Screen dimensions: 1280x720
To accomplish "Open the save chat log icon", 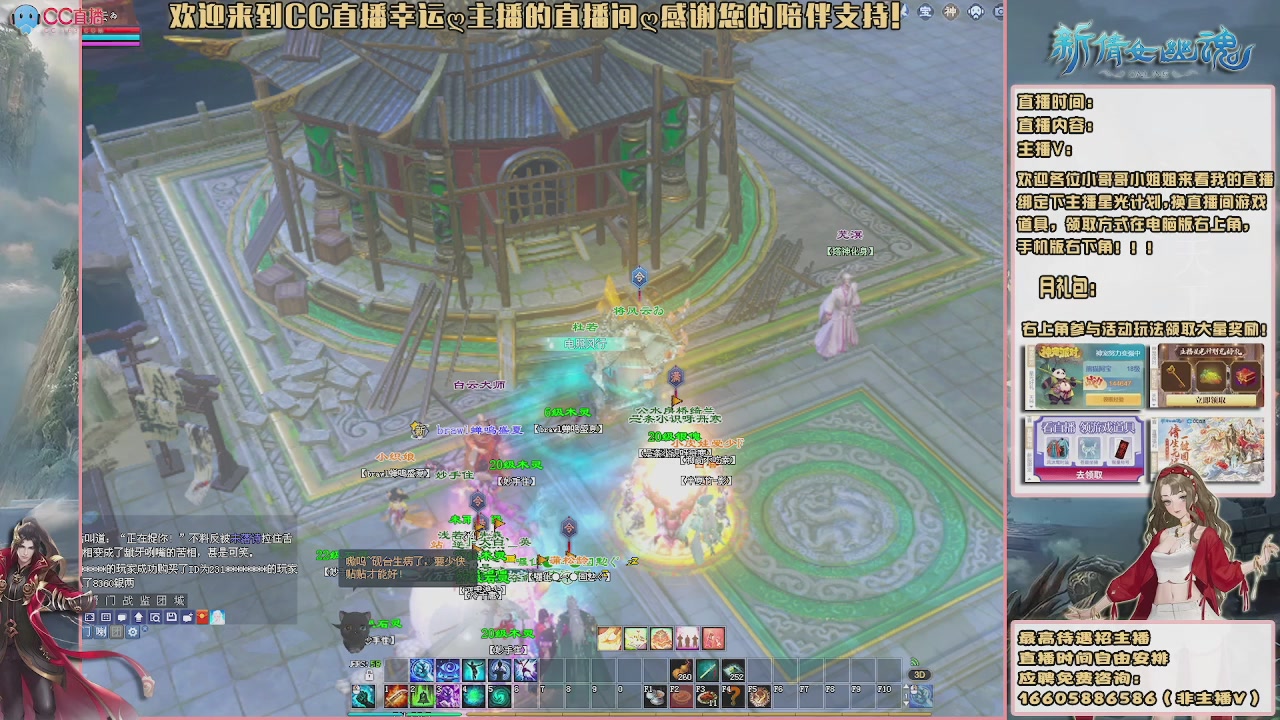I will [171, 617].
